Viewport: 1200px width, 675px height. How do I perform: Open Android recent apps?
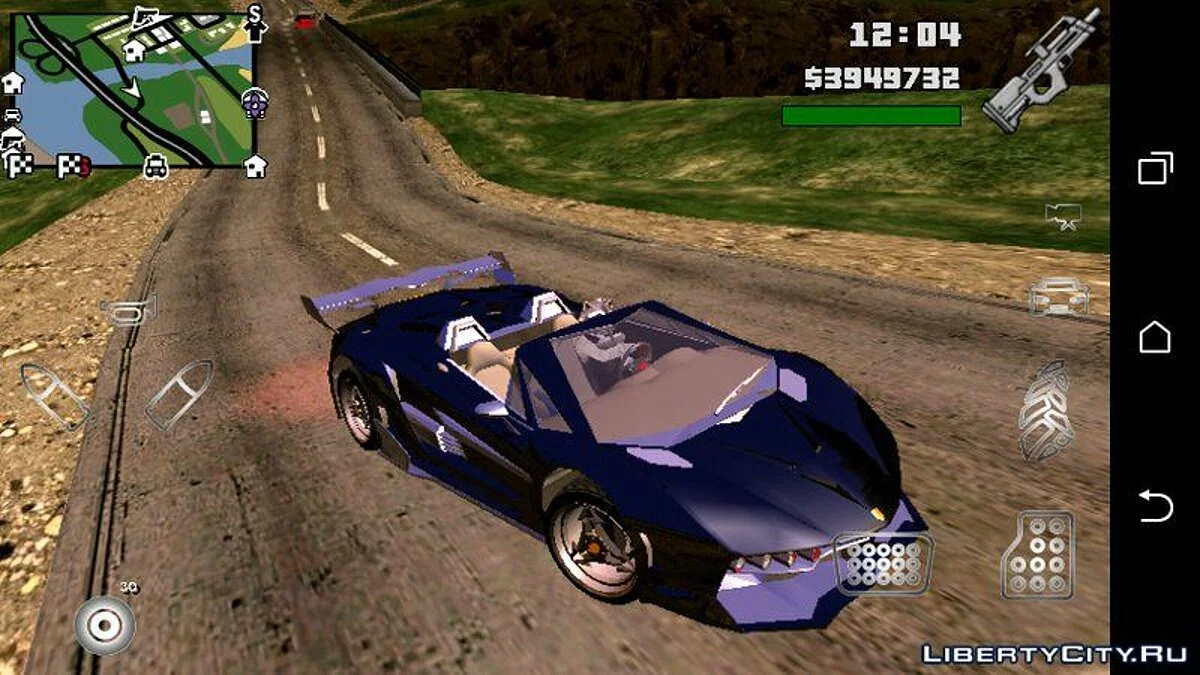coord(1155,168)
